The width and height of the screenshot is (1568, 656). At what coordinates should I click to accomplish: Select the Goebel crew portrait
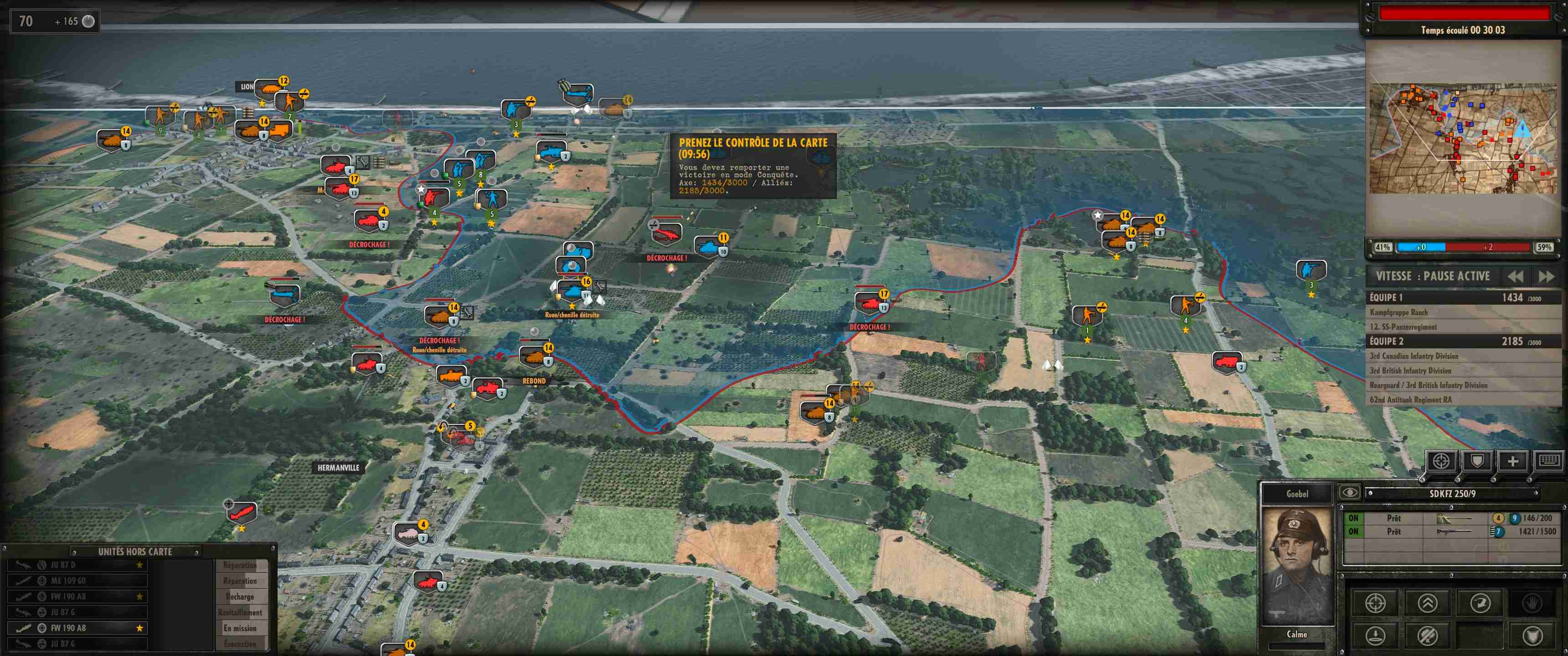[x=1296, y=566]
